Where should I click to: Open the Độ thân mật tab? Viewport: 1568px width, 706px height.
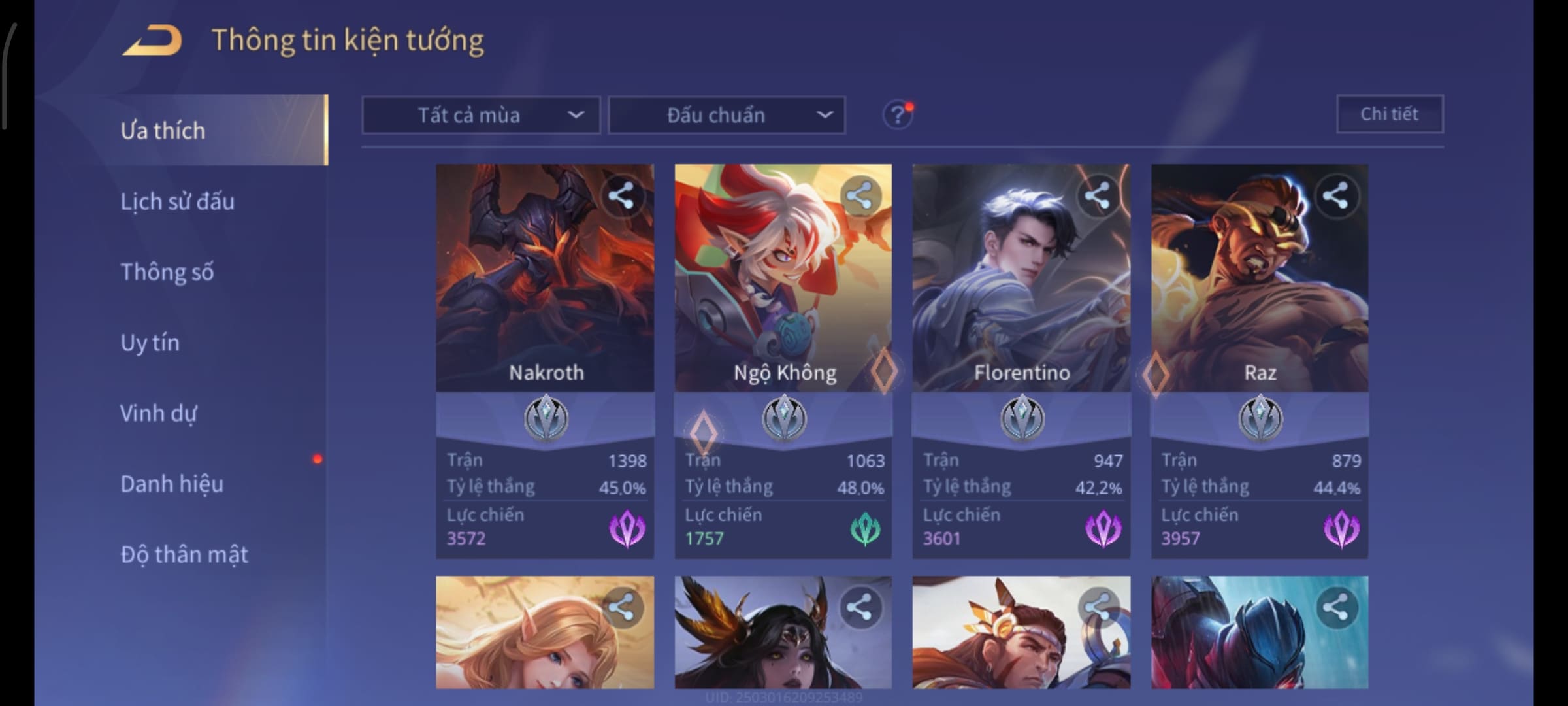point(184,554)
